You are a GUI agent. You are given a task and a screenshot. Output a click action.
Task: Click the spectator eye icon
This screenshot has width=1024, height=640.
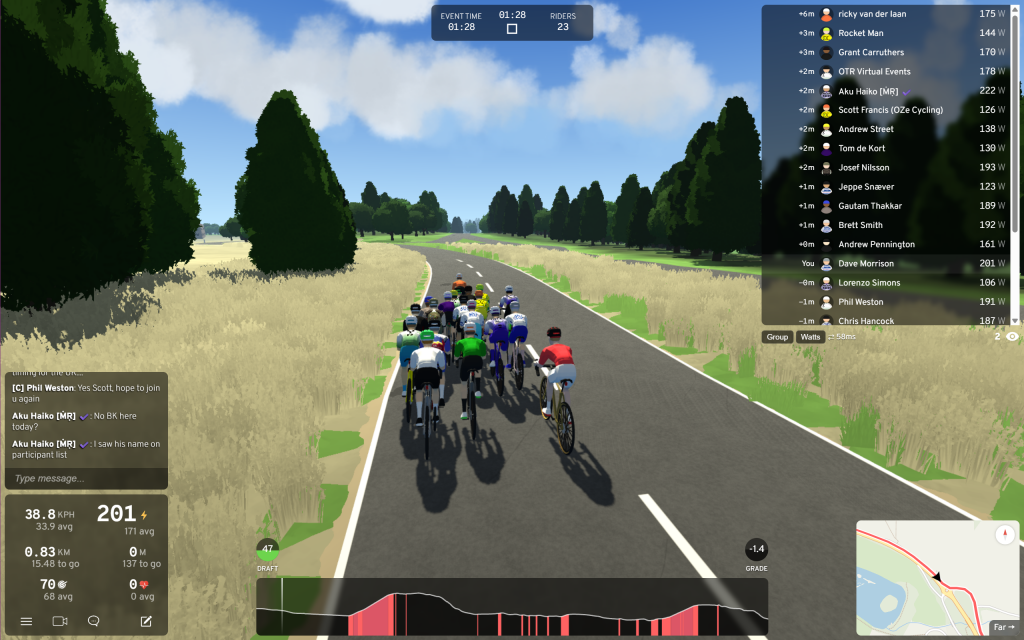point(1012,337)
